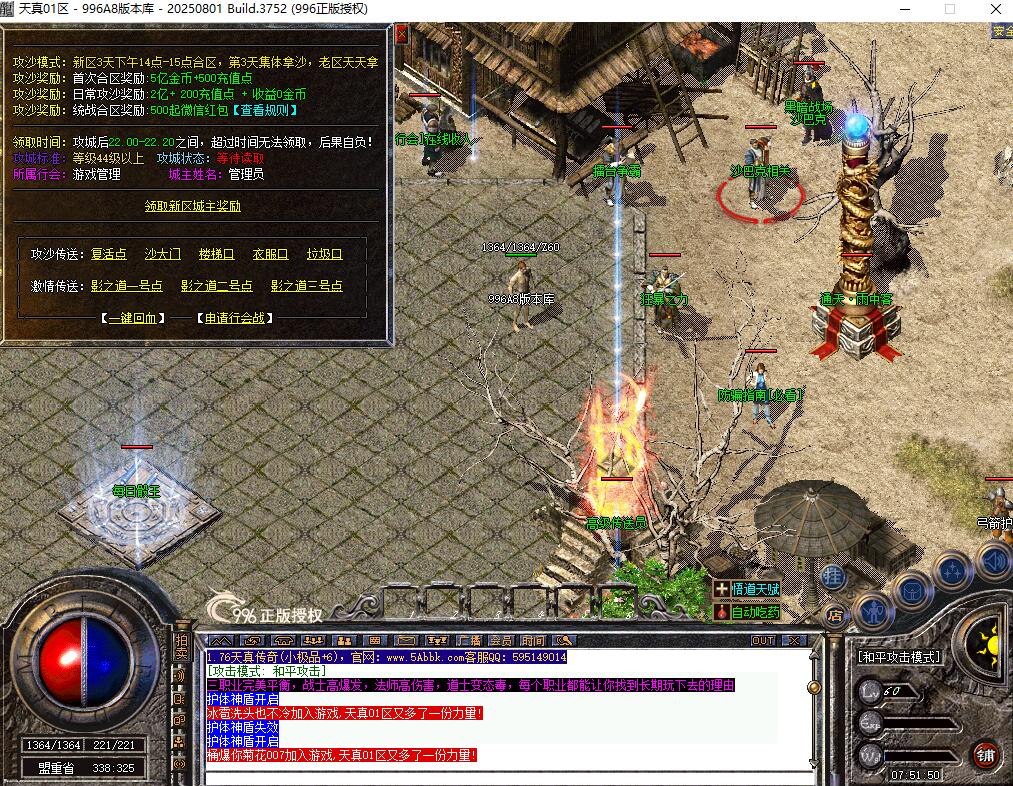Viewport: 1013px width, 786px height.
Task: Open the 拍卖 auction side button
Action: pos(181,647)
